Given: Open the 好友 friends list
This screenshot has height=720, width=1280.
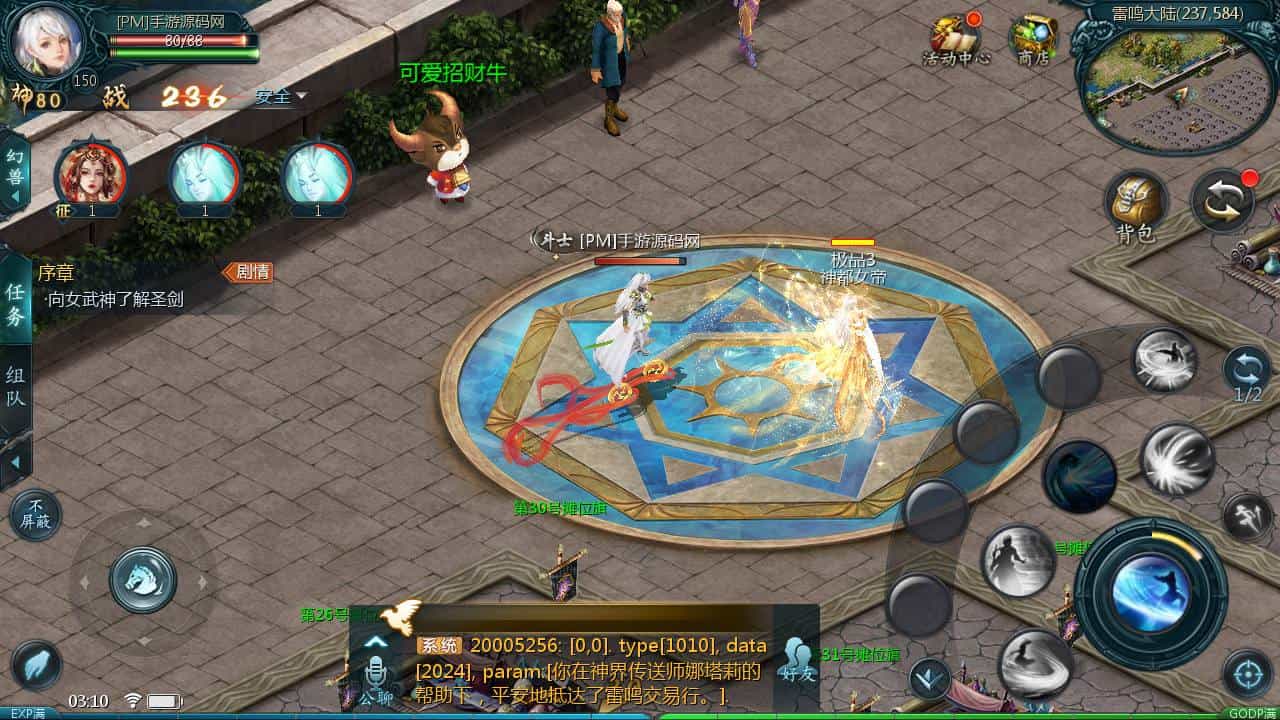Looking at the screenshot, I should click(x=797, y=661).
